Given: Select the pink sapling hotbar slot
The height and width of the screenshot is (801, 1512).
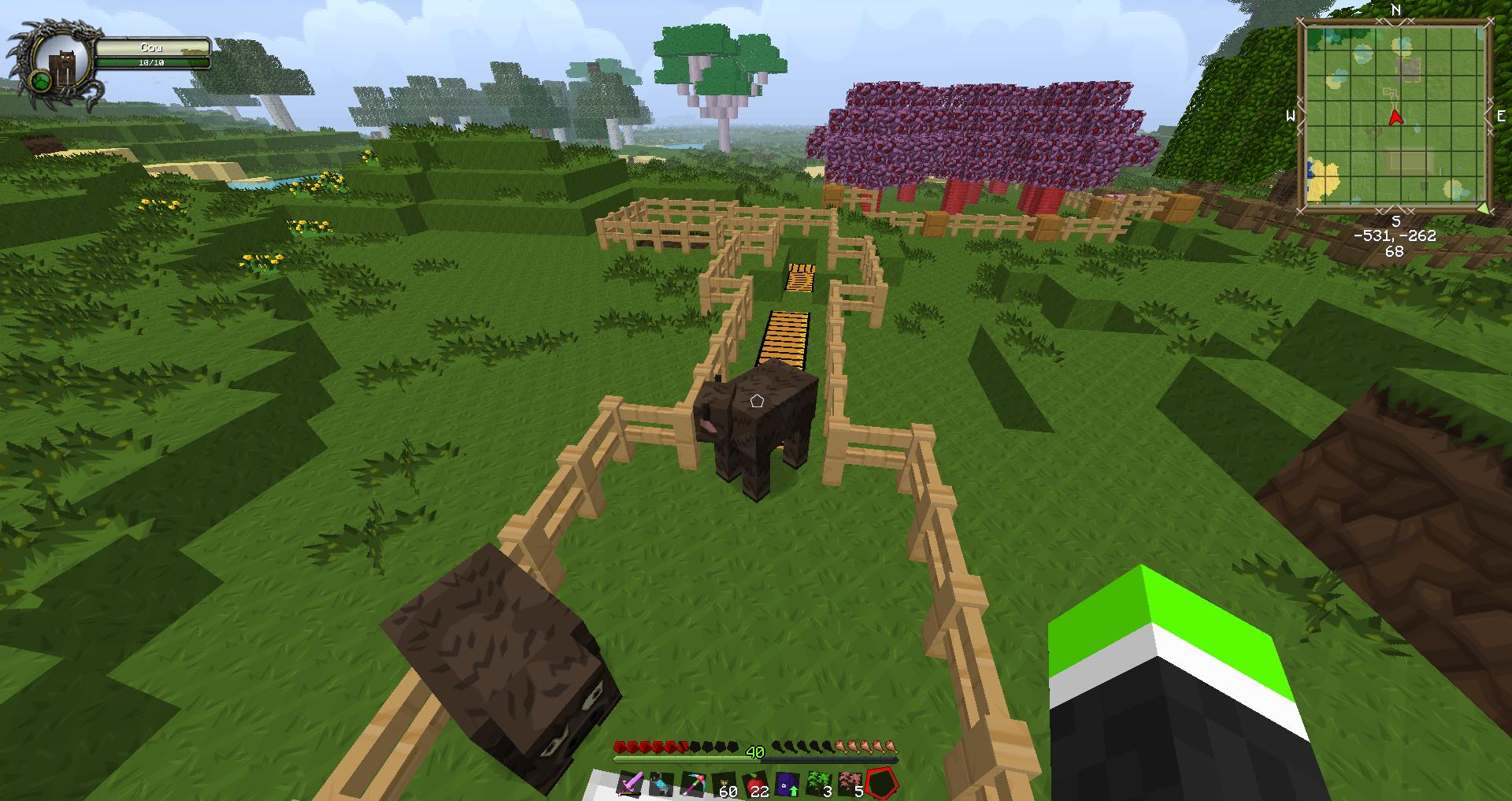Looking at the screenshot, I should point(850,784).
